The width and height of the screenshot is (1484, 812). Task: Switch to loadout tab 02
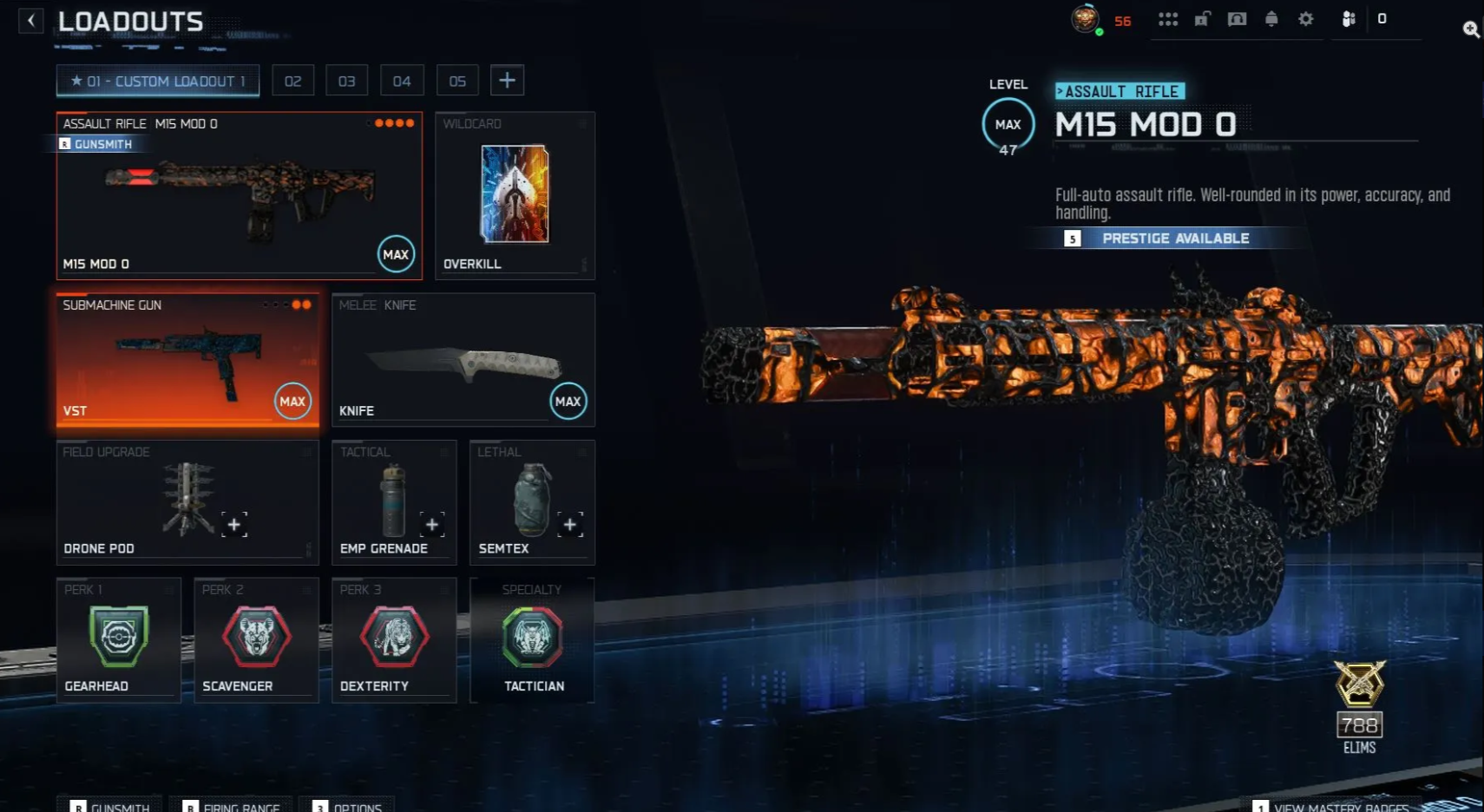point(293,80)
